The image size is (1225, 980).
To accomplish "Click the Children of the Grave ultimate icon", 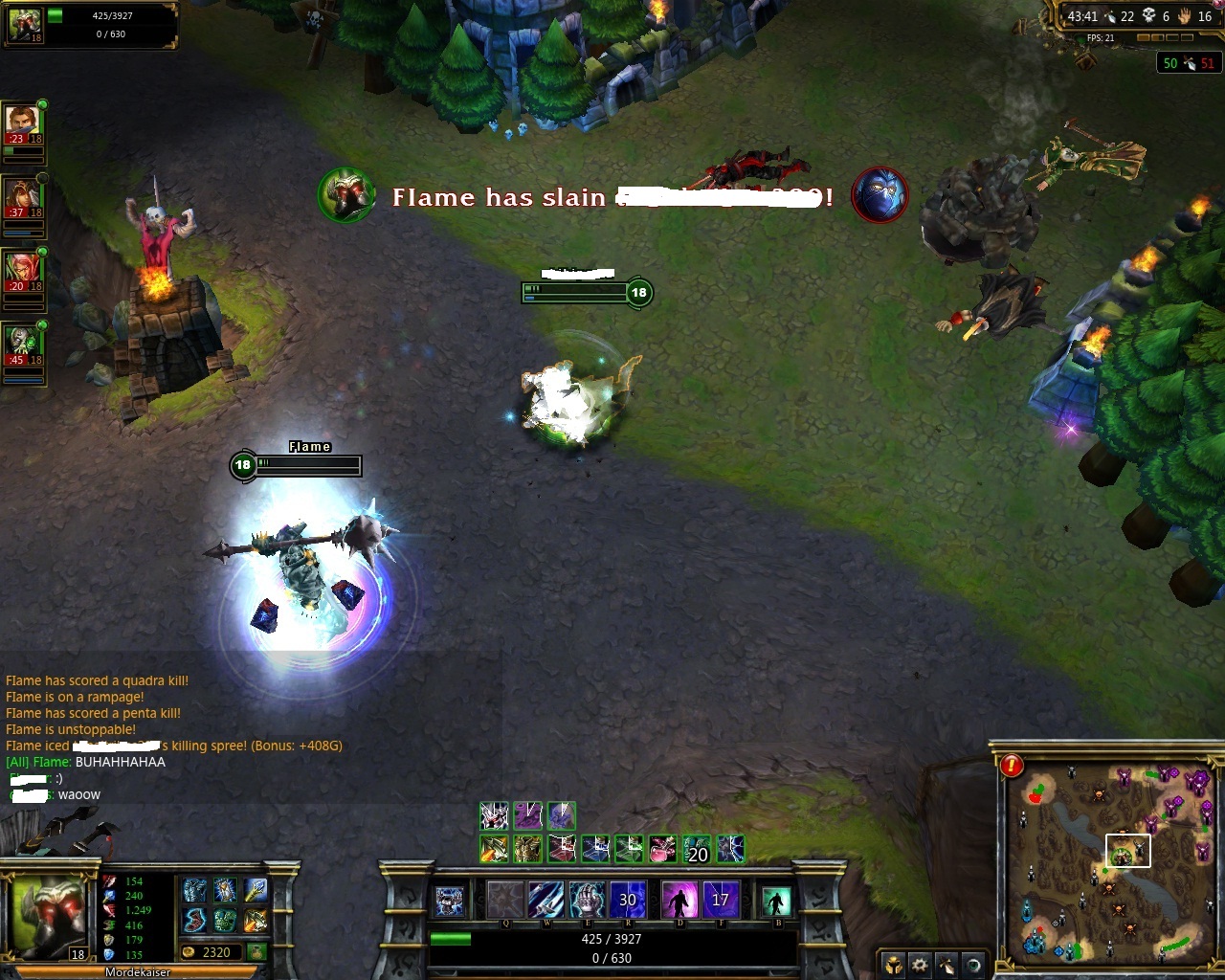I will click(x=629, y=900).
